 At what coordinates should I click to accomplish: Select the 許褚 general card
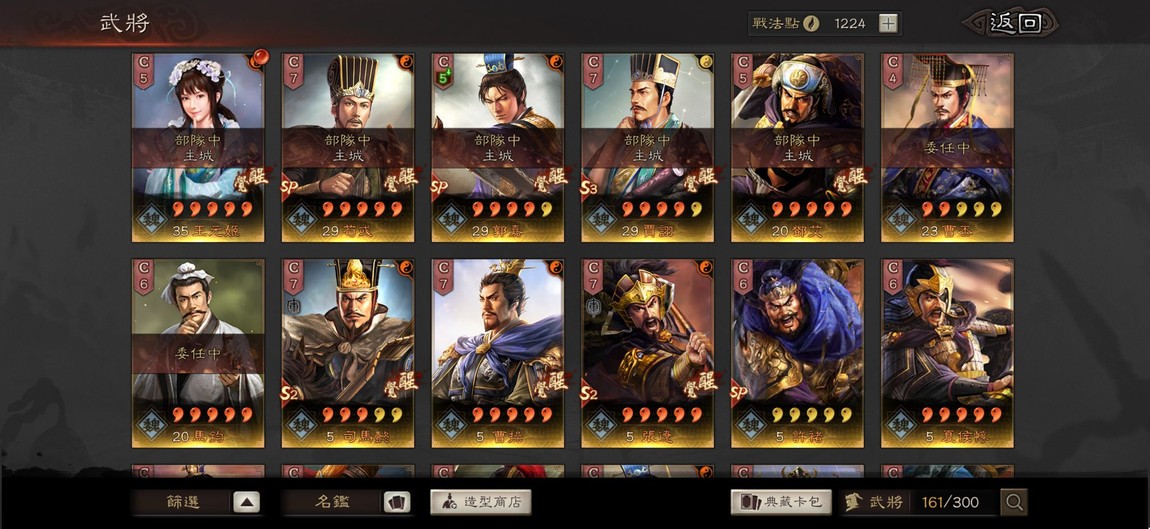(798, 352)
